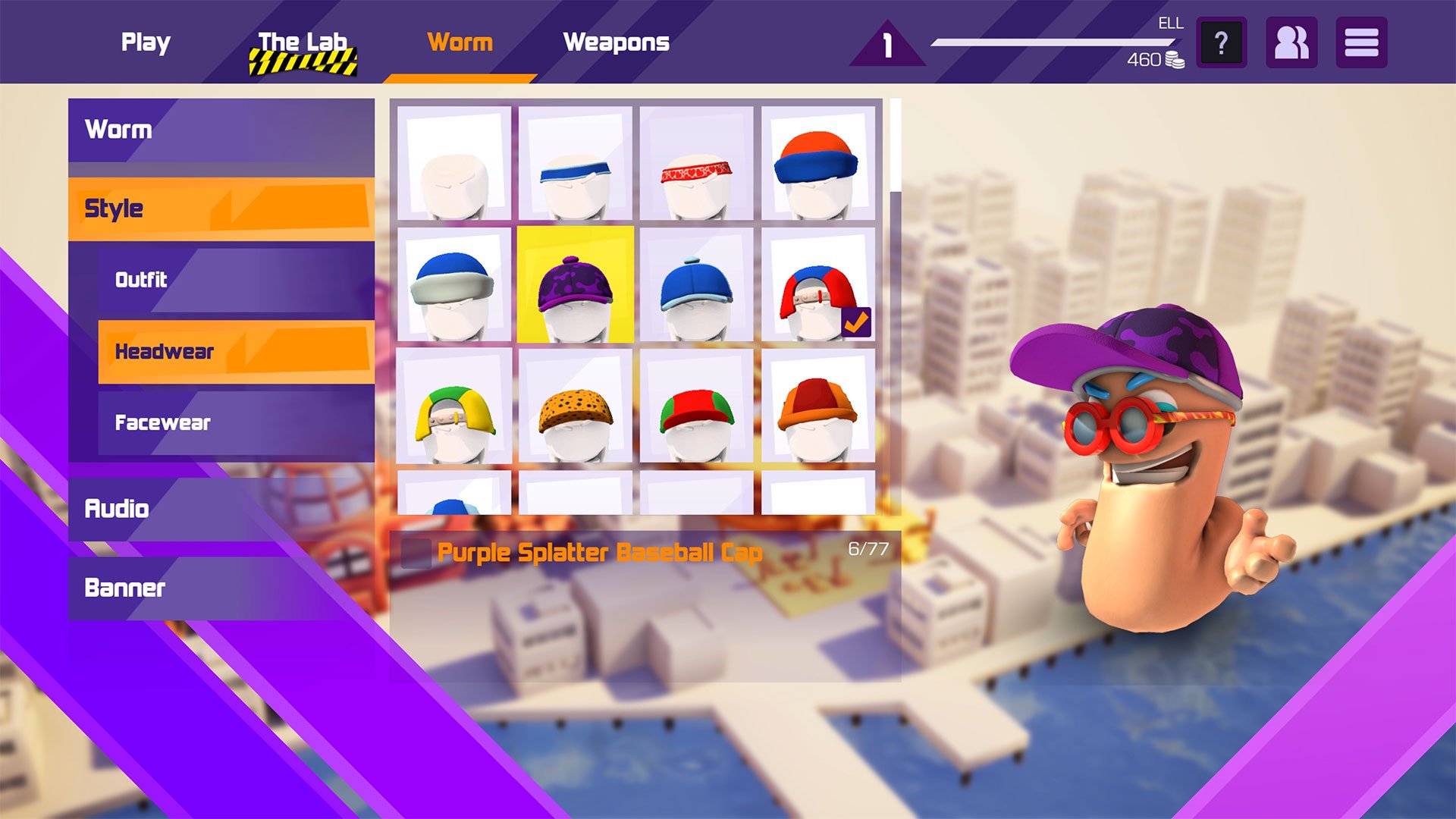Open the Banner category
This screenshot has width=1456, height=819.
coord(221,588)
